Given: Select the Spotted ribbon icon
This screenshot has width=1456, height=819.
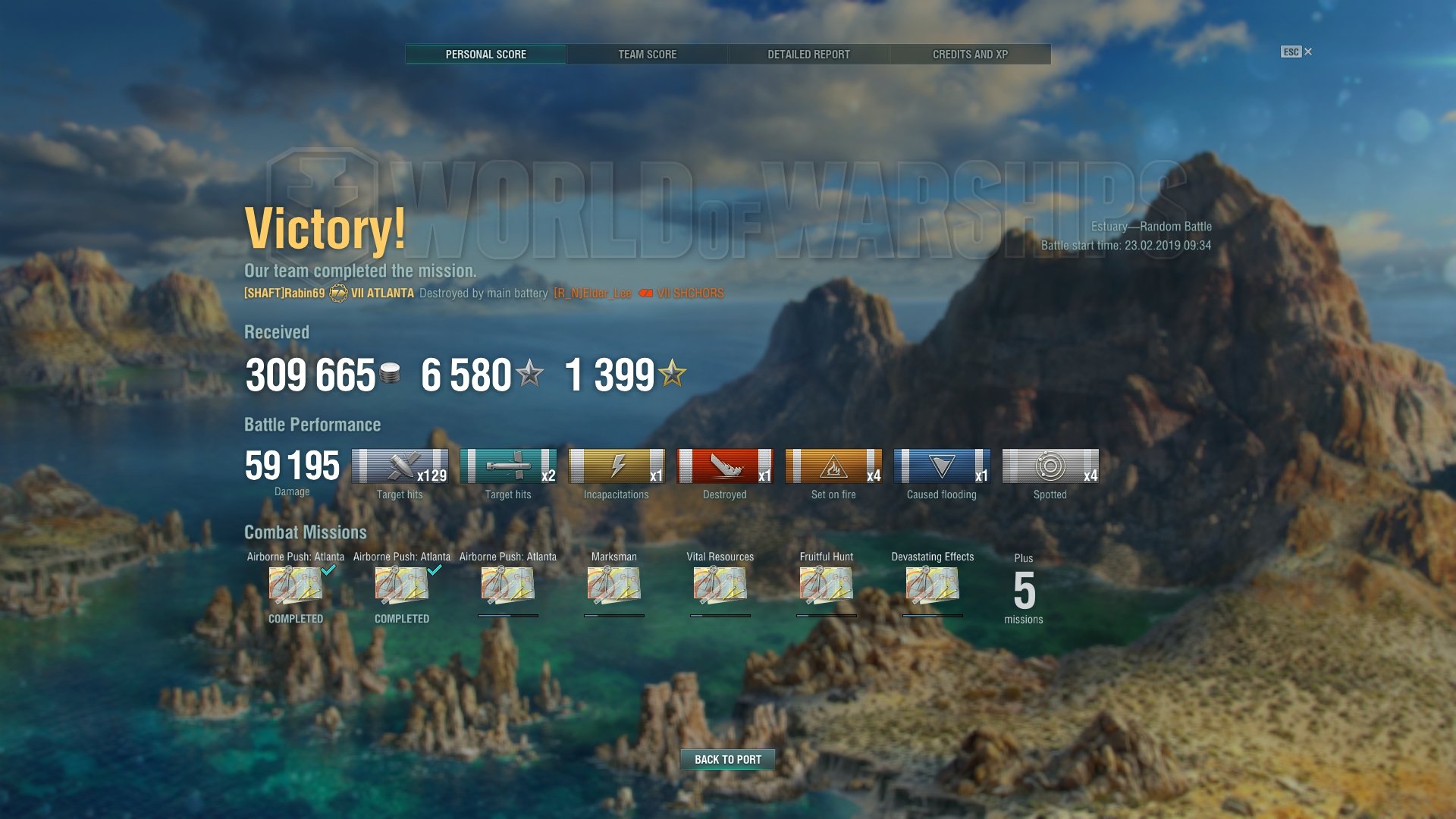Looking at the screenshot, I should (x=1050, y=466).
